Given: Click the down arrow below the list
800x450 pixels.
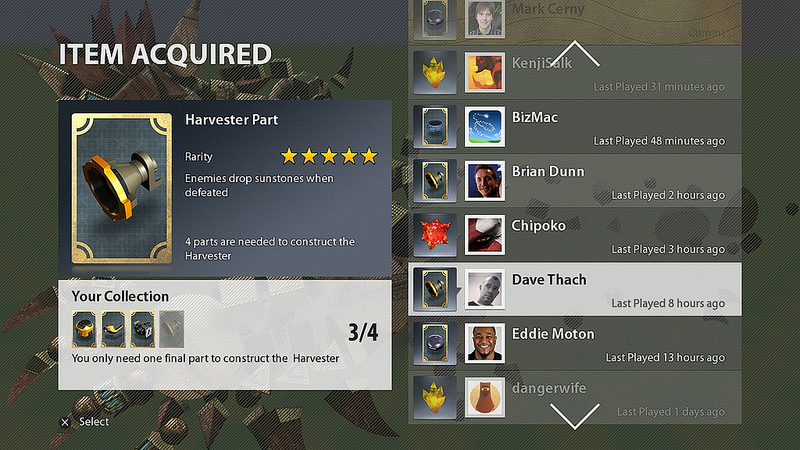Looking at the screenshot, I should click(x=574, y=413).
